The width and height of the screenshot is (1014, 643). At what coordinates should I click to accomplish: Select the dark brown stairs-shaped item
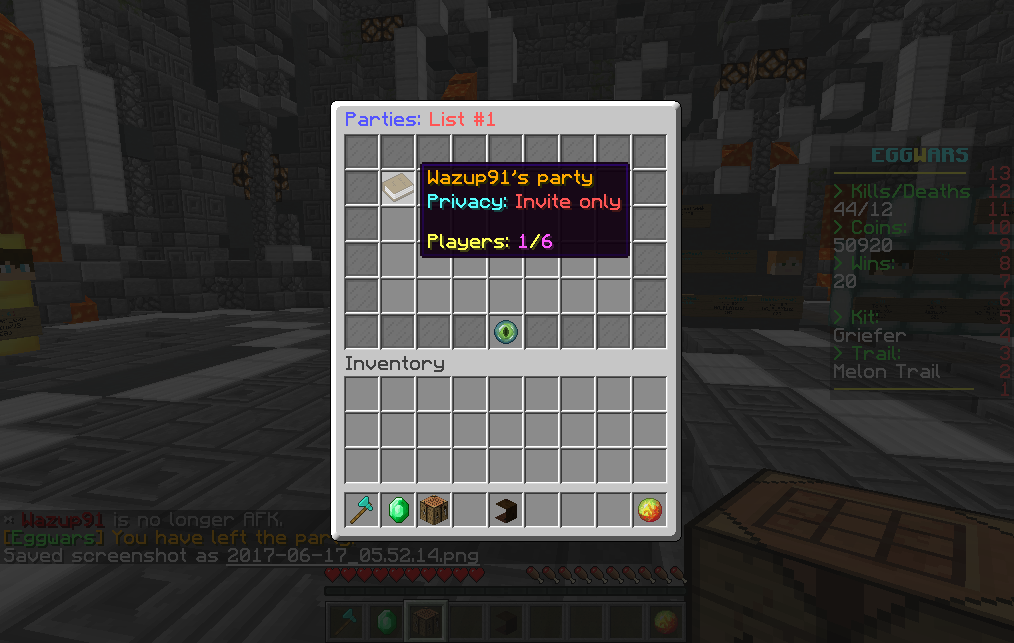[506, 511]
